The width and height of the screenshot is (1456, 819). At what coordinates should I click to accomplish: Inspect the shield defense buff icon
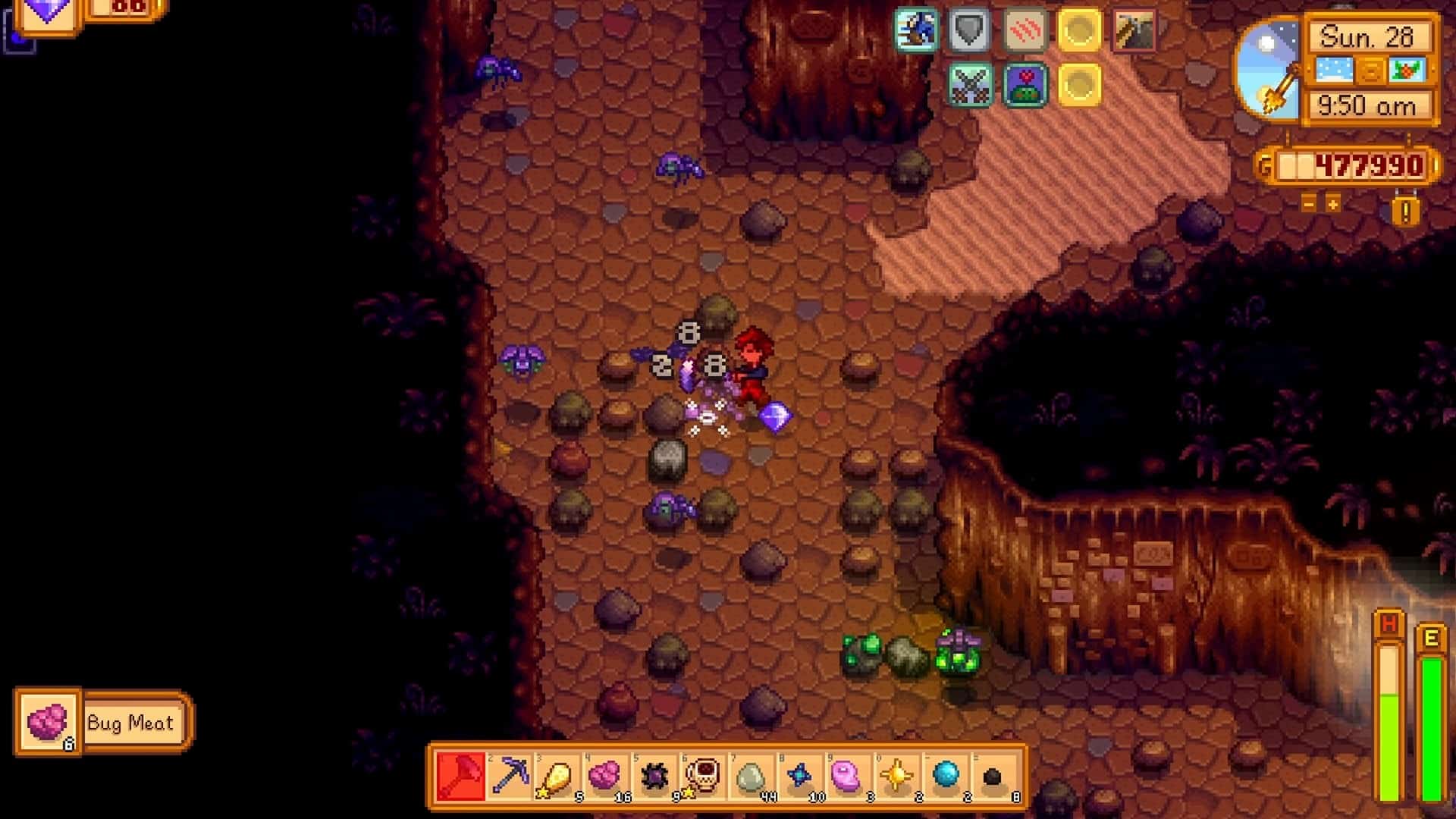pyautogui.click(x=968, y=30)
